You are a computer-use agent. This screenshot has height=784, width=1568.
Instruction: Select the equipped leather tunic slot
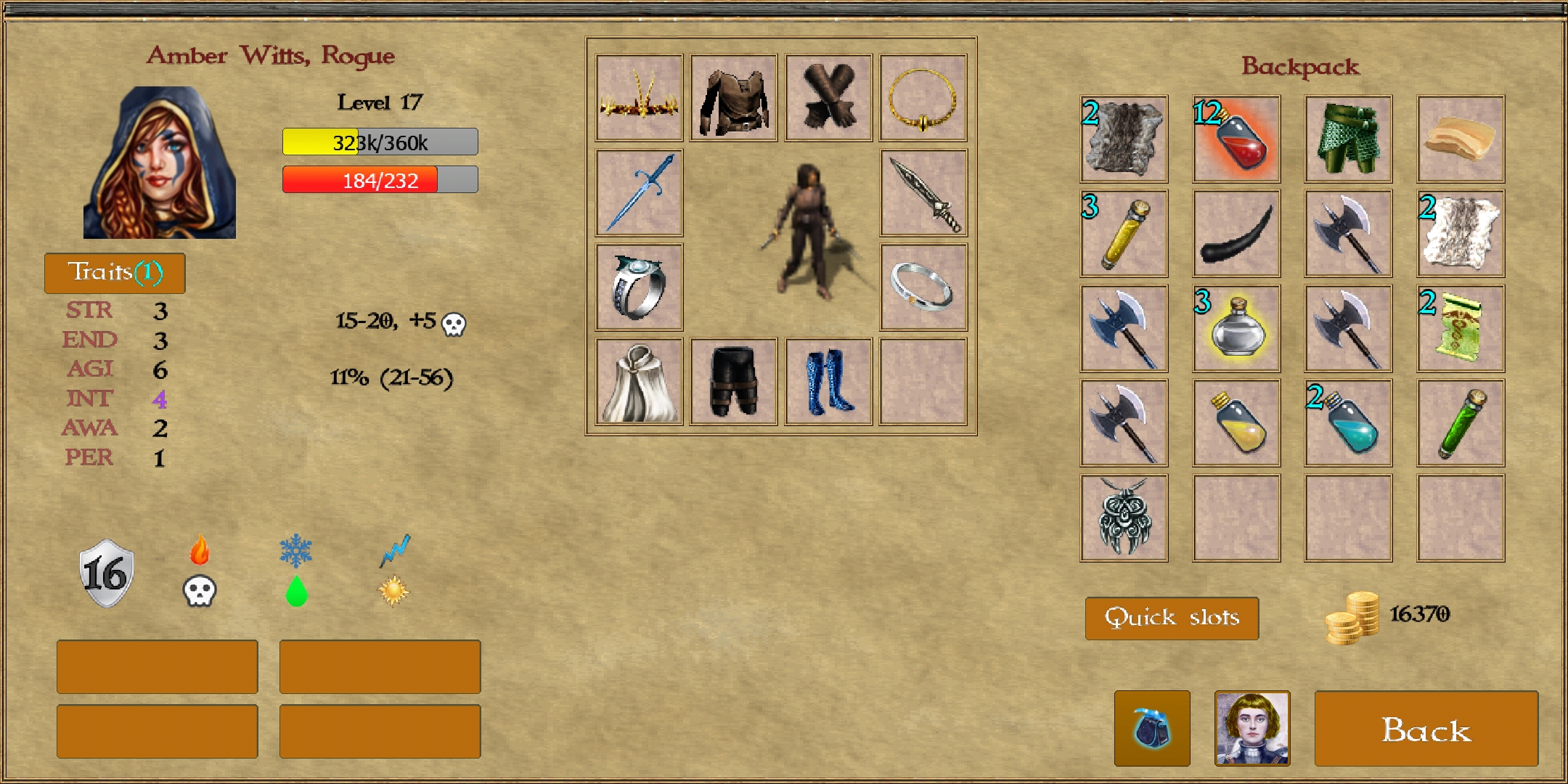coord(733,97)
